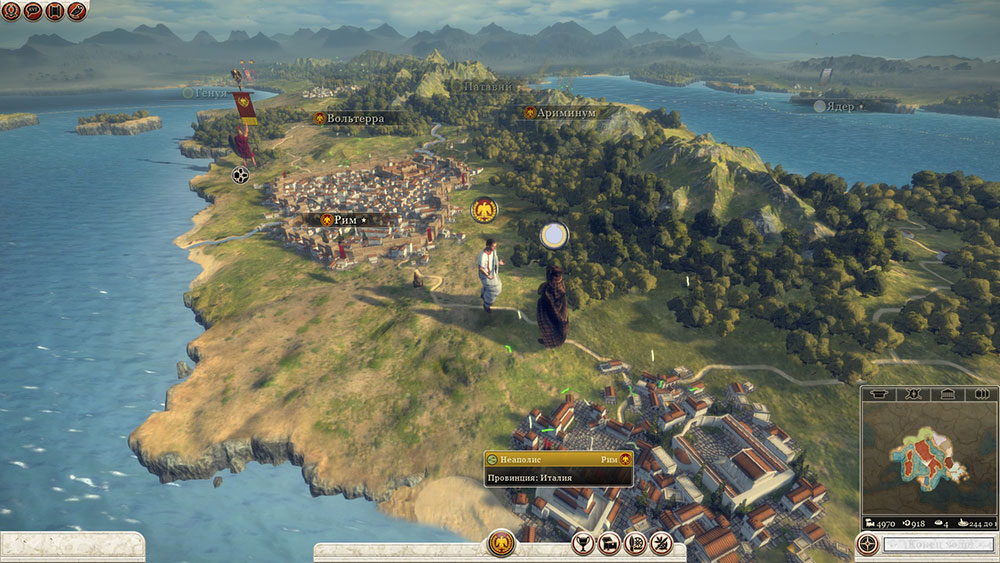Viewport: 1000px width, 563px height.
Task: Open the crossed olive branch diplomacy icon
Action: [x=660, y=544]
